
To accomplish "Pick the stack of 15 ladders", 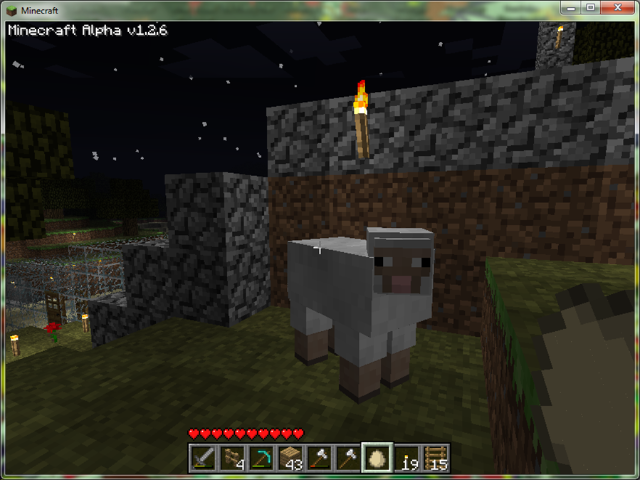I will [x=435, y=458].
